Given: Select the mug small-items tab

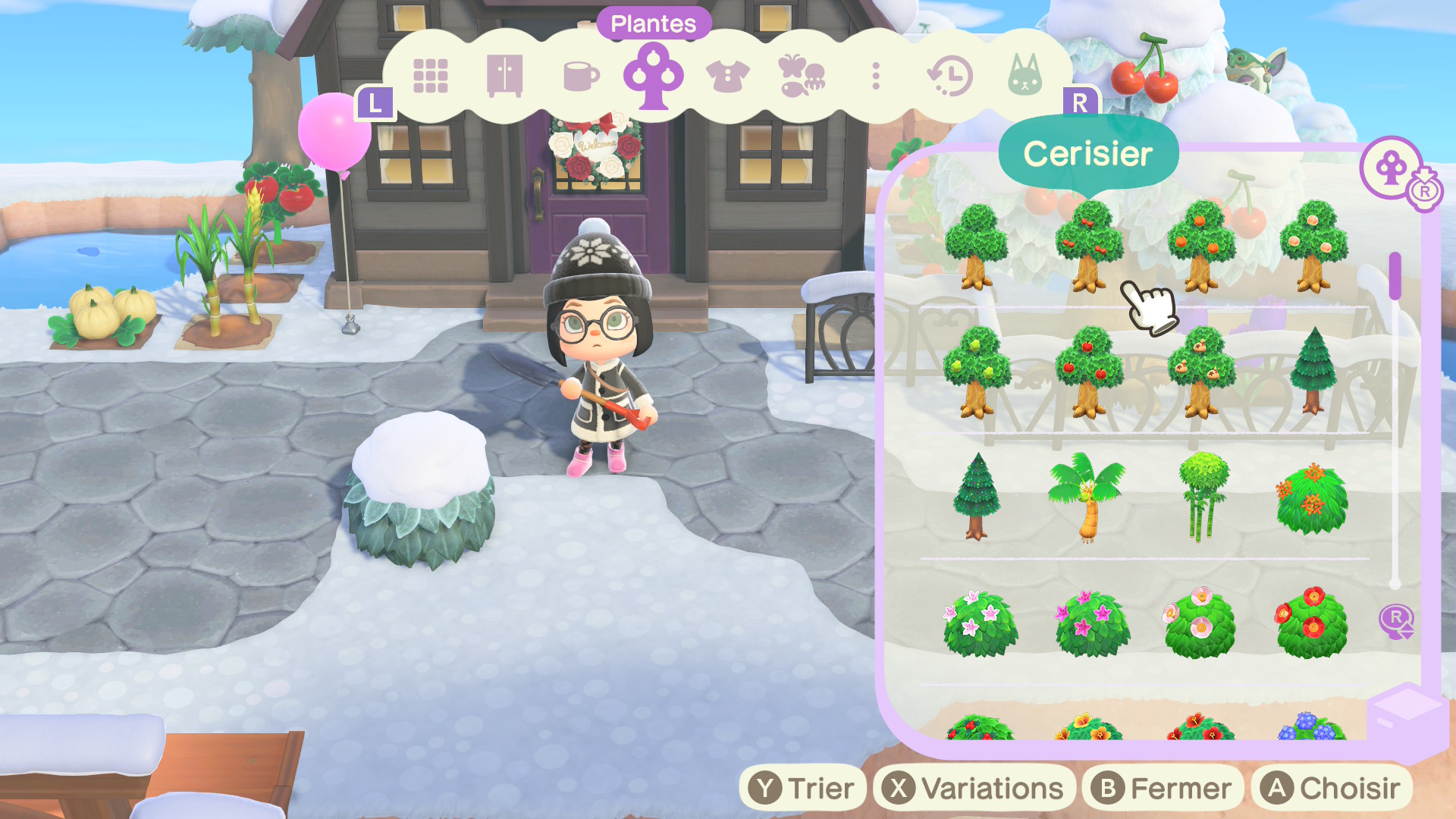Looking at the screenshot, I should (x=581, y=76).
